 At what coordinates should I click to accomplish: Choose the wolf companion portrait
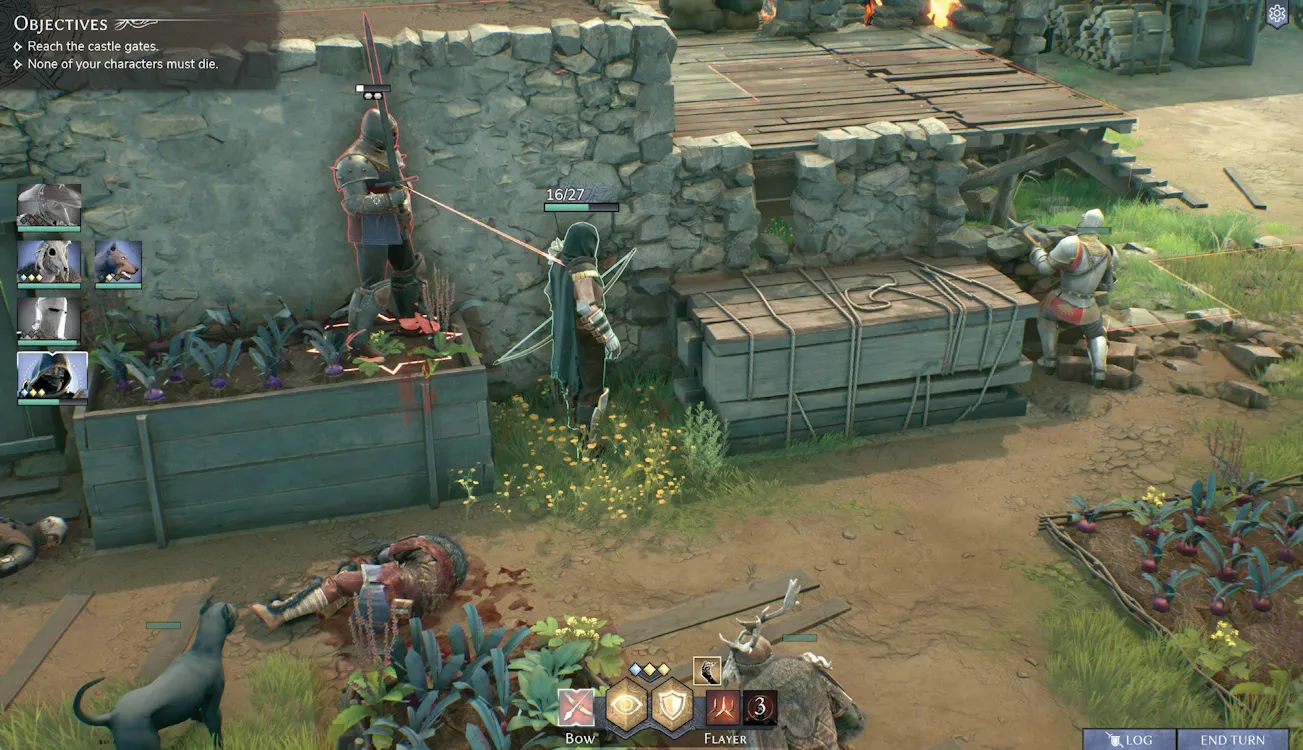pyautogui.click(x=118, y=262)
